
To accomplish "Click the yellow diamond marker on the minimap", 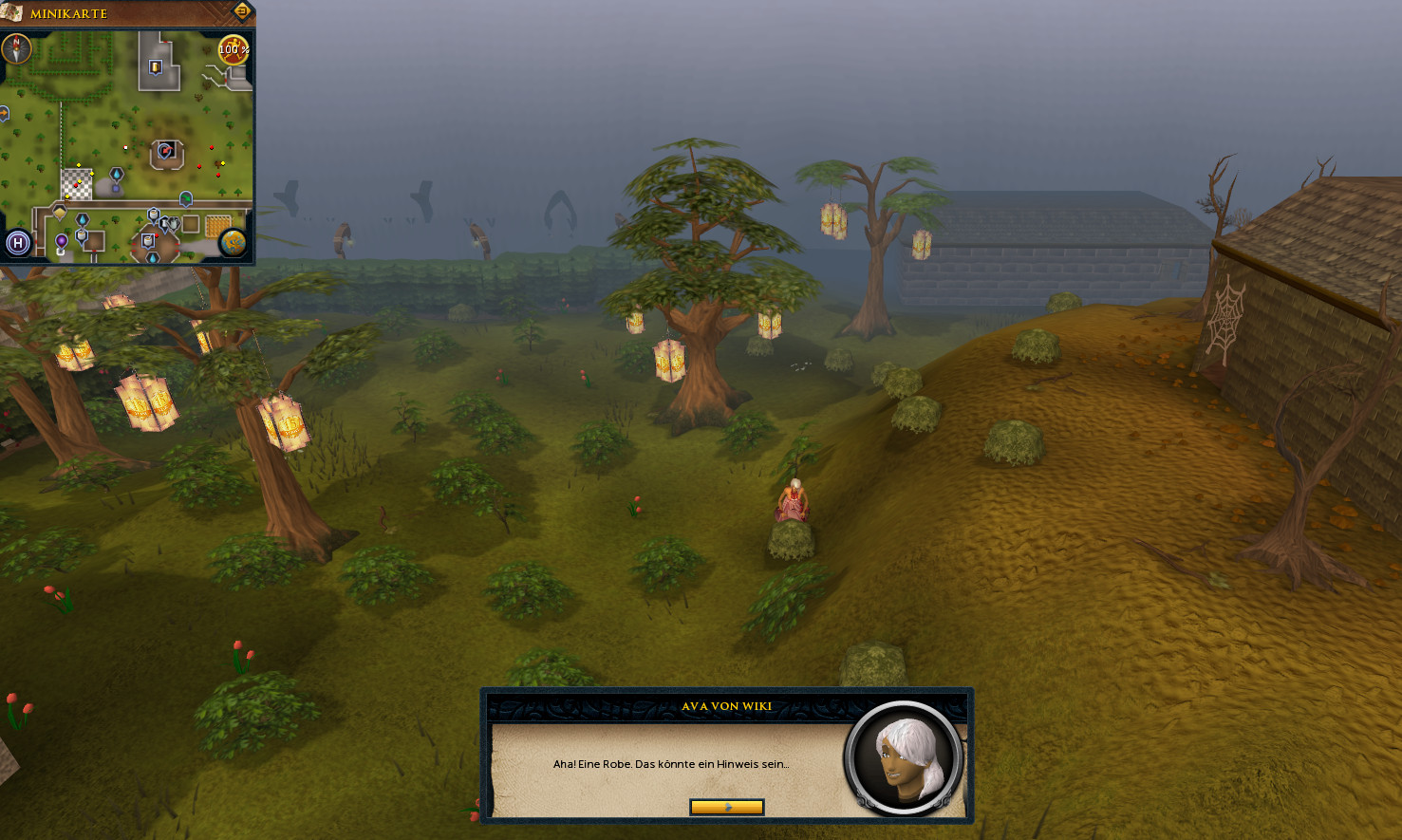I will 59,213.
